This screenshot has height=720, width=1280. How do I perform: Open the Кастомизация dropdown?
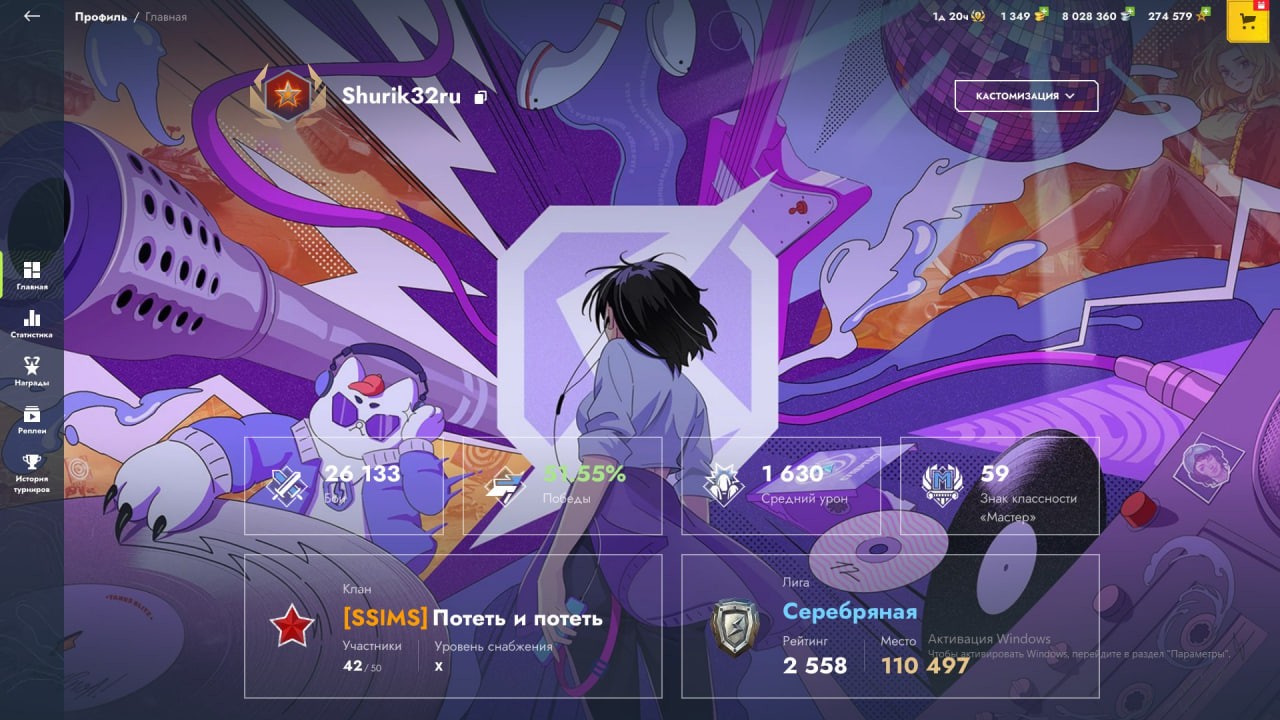(1026, 96)
